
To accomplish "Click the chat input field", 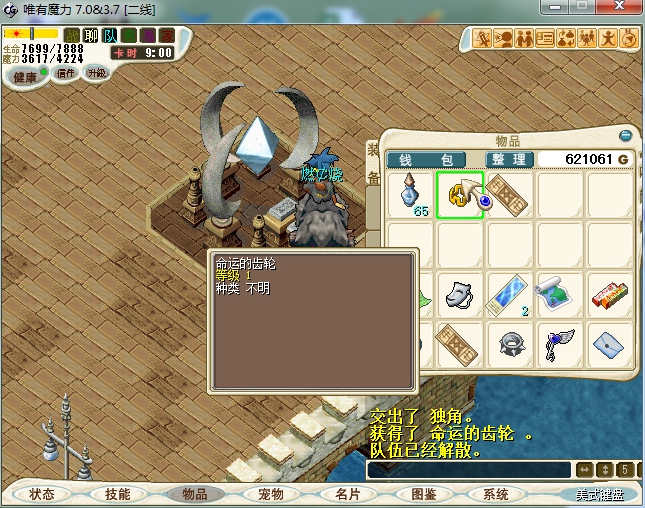I will pyautogui.click(x=468, y=469).
